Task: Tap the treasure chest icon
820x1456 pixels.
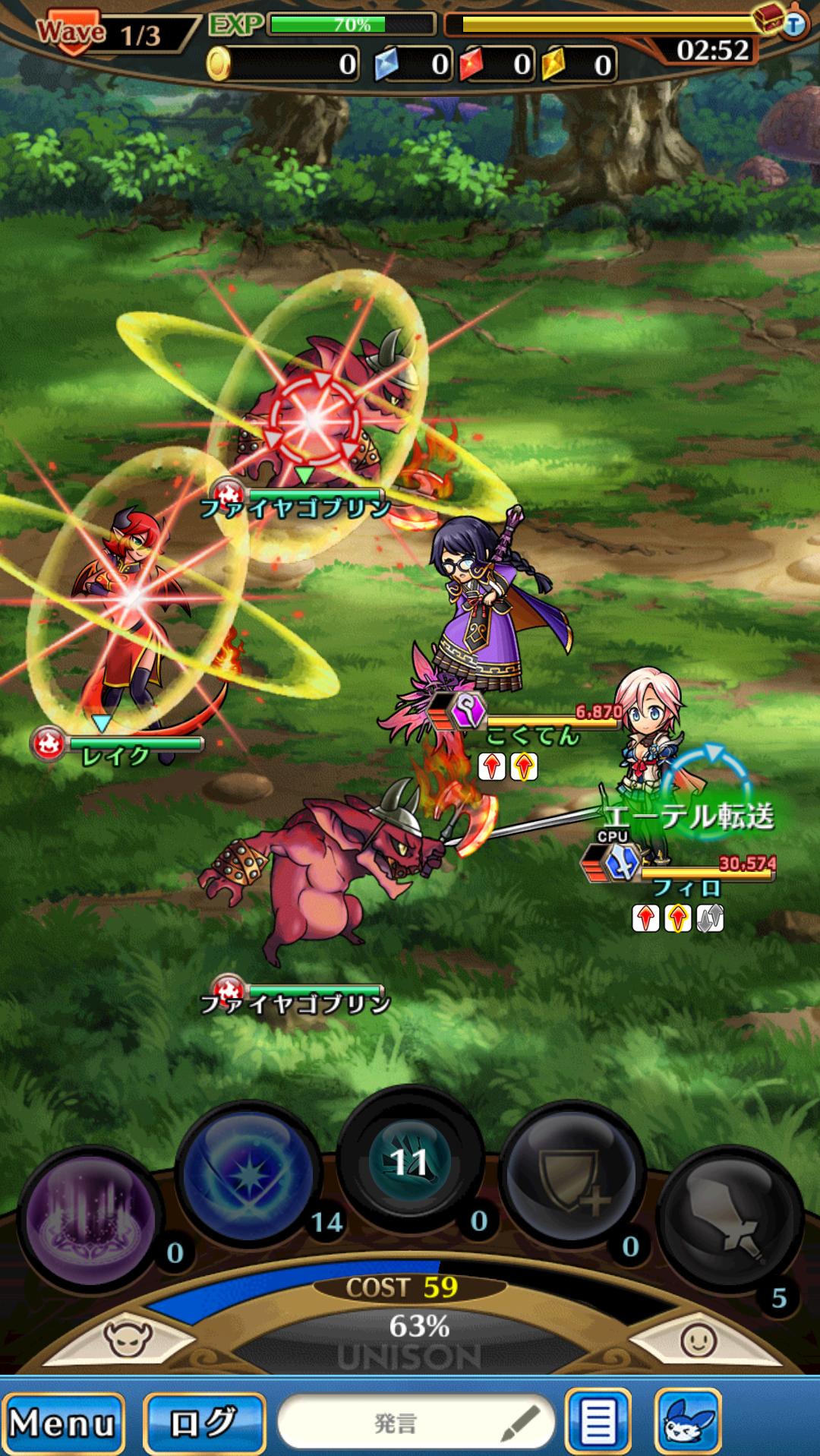Action: (770, 18)
